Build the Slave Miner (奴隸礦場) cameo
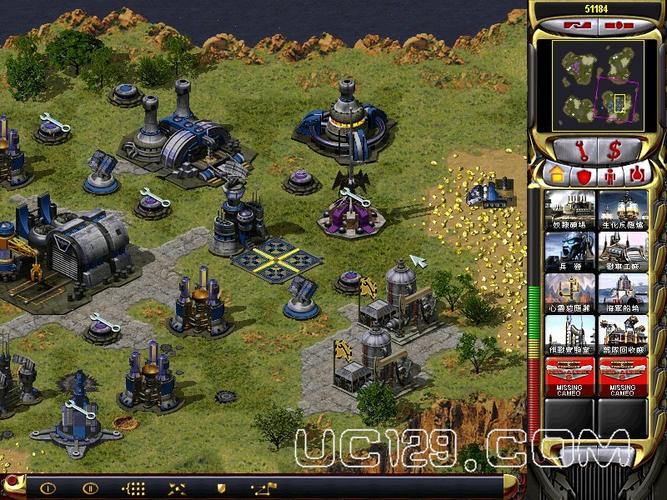This screenshot has width=667, height=500. coord(571,210)
